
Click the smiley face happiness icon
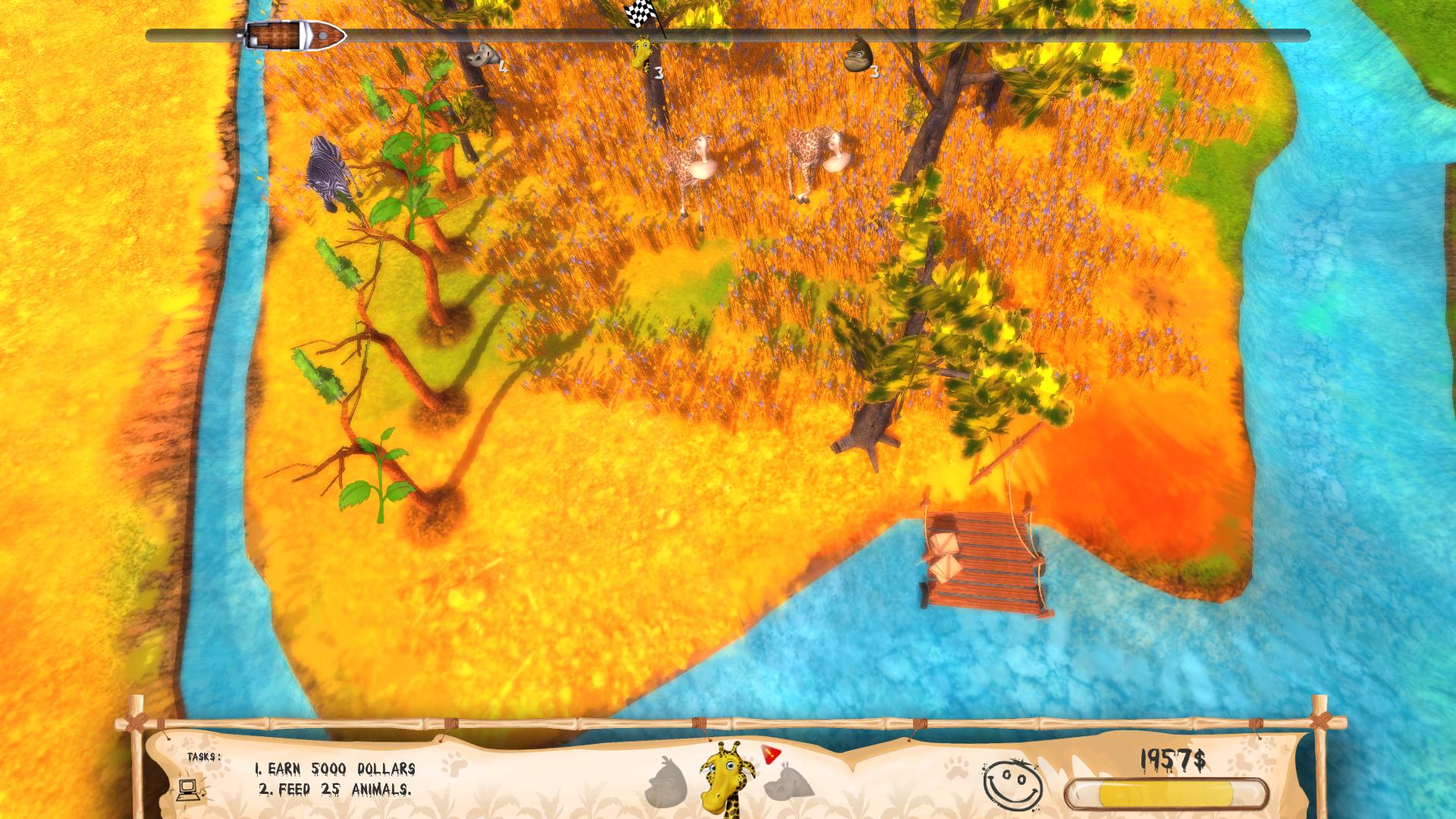pos(1012,784)
